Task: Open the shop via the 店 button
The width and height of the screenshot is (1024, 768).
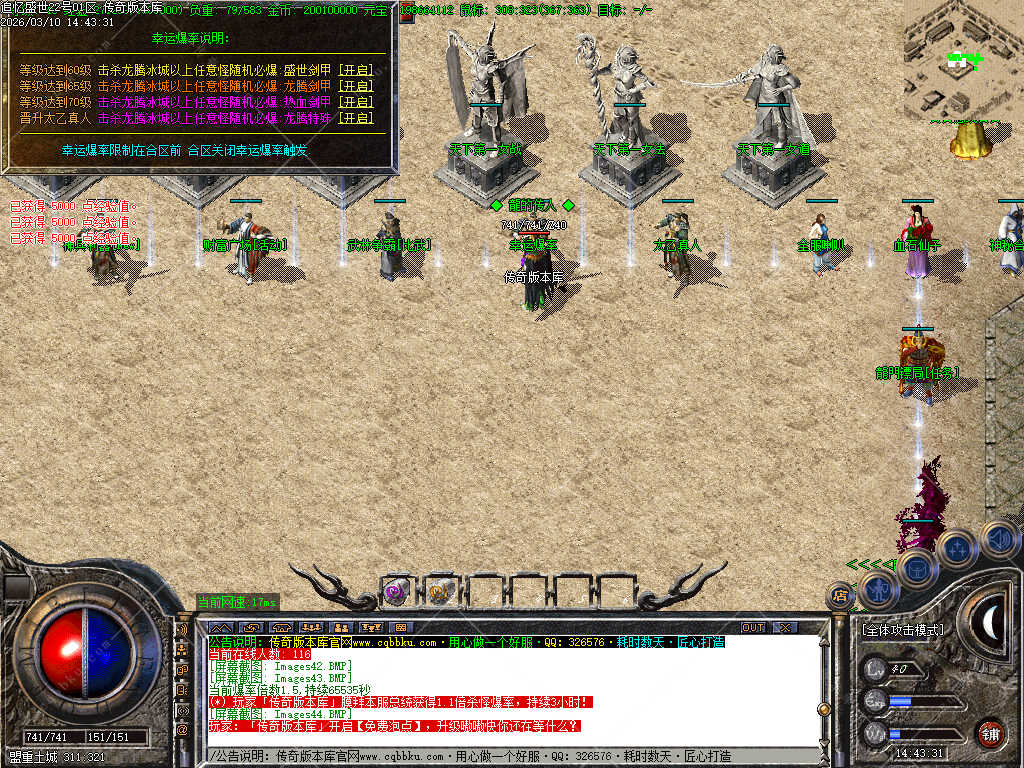Action: (840, 597)
